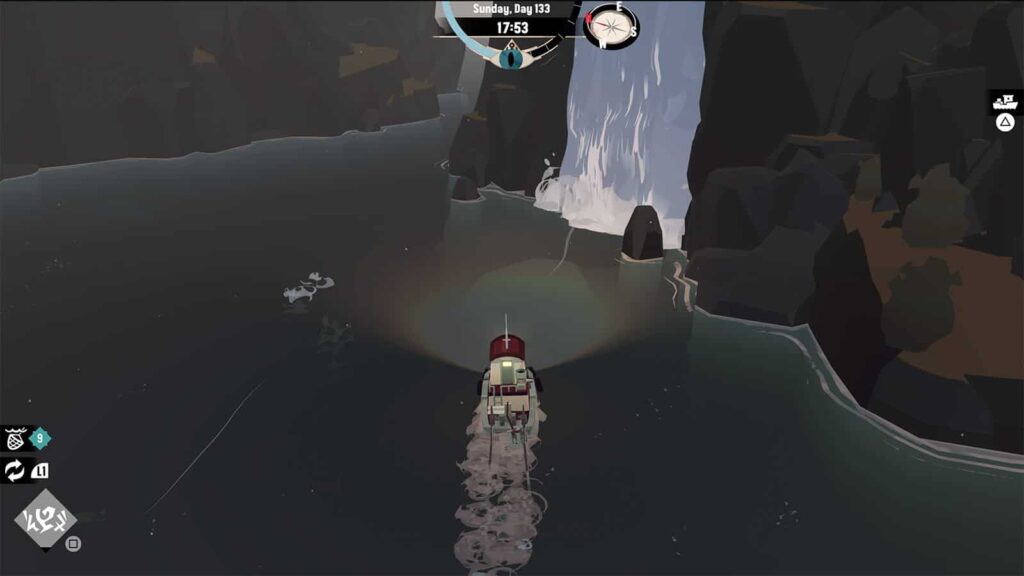Select the crab pot icon

point(16,438)
